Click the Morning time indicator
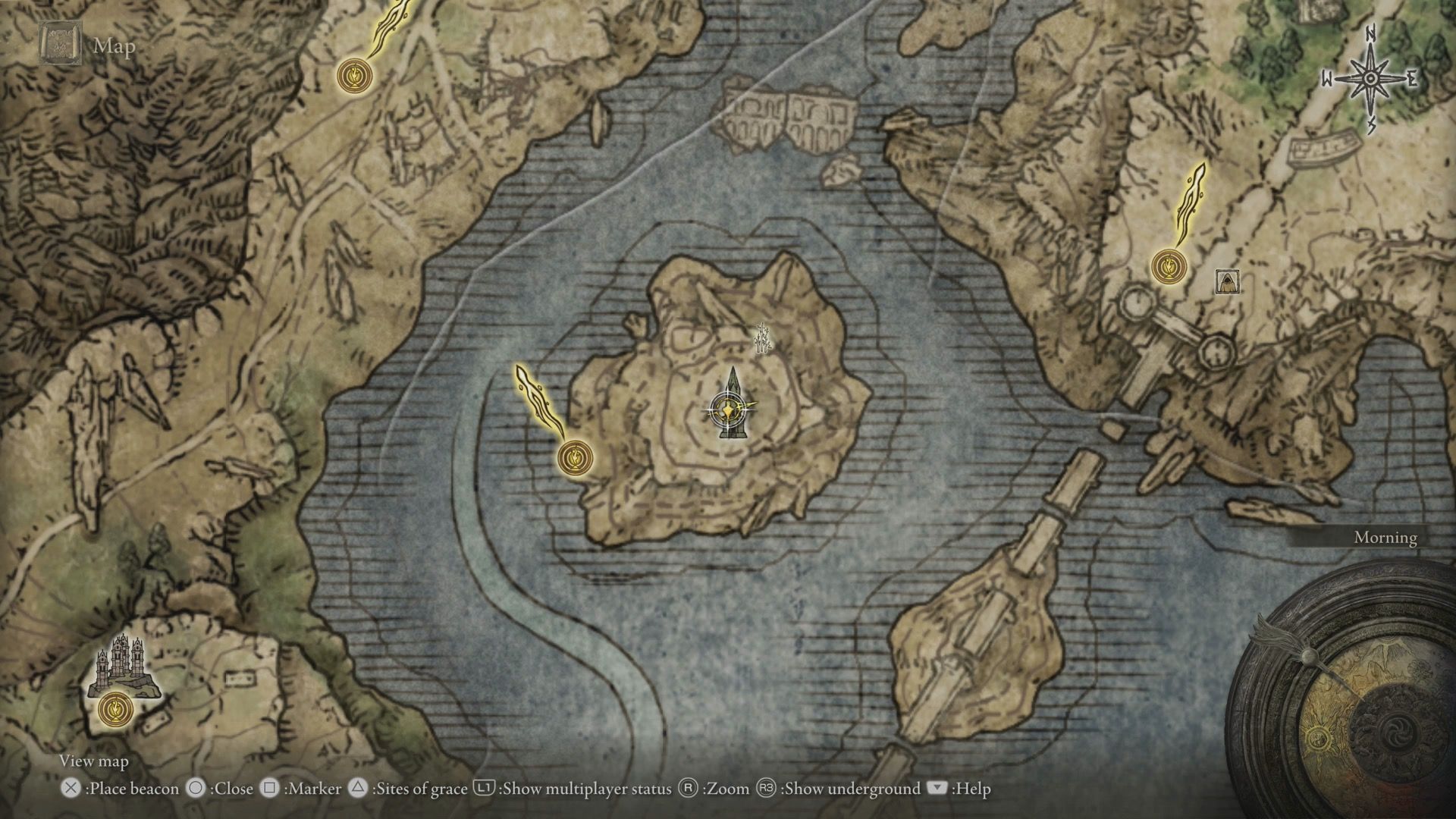 coord(1384,538)
